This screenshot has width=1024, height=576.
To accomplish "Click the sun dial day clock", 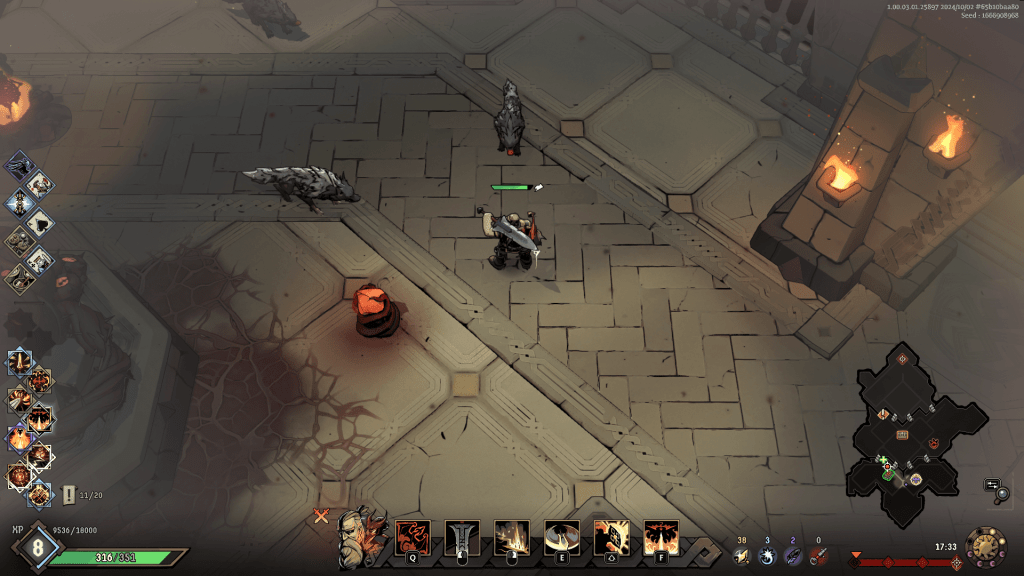I will click(x=985, y=546).
